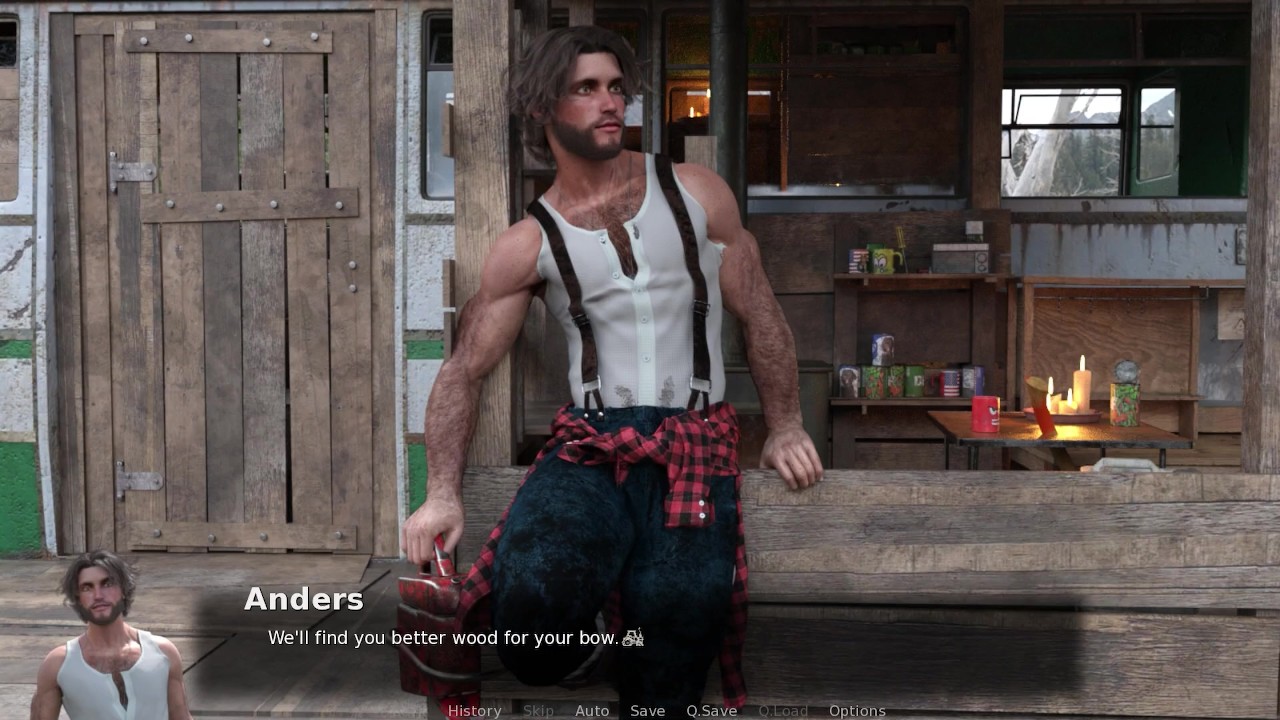The width and height of the screenshot is (1280, 720).
Task: Open the Save menu
Action: pos(647,711)
